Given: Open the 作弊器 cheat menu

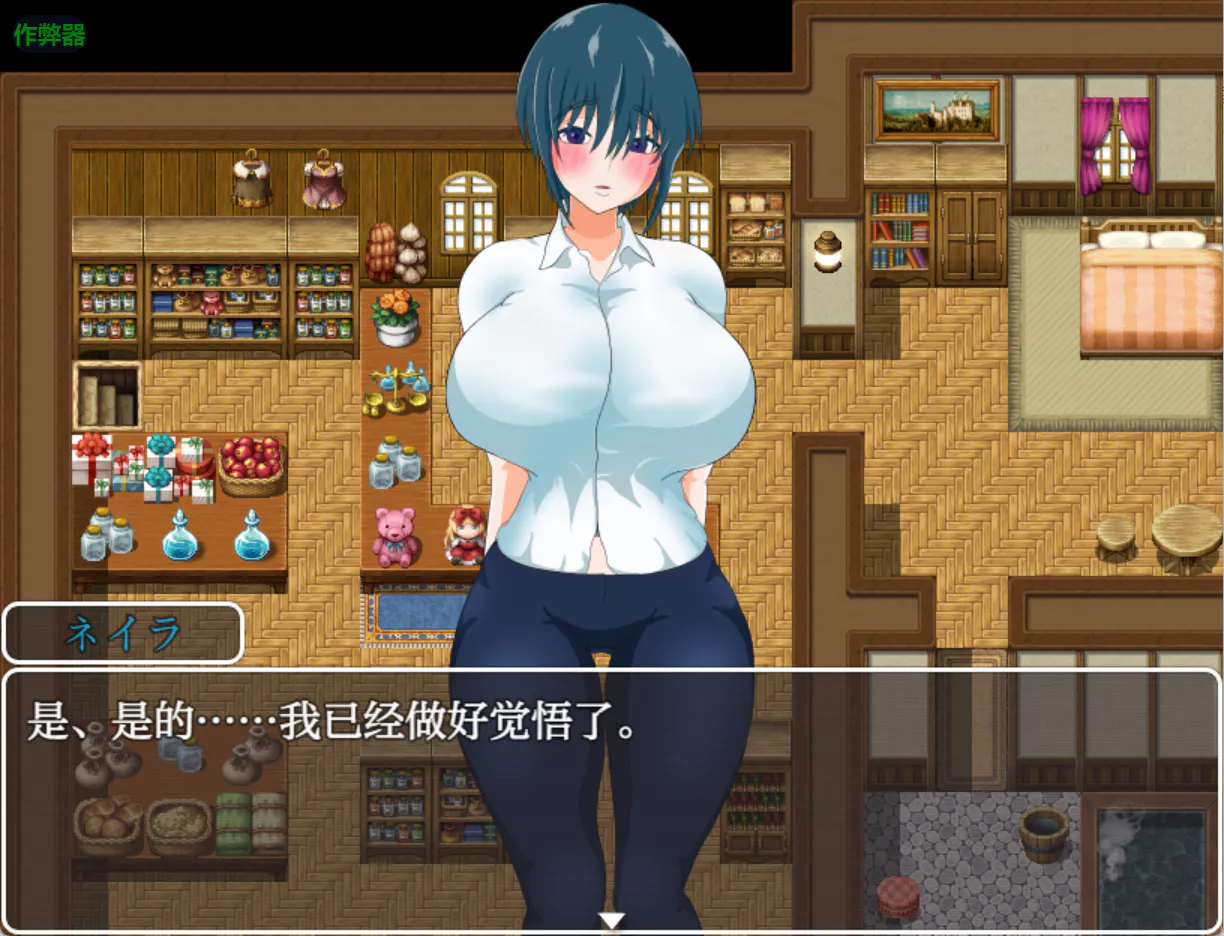Looking at the screenshot, I should click(49, 35).
